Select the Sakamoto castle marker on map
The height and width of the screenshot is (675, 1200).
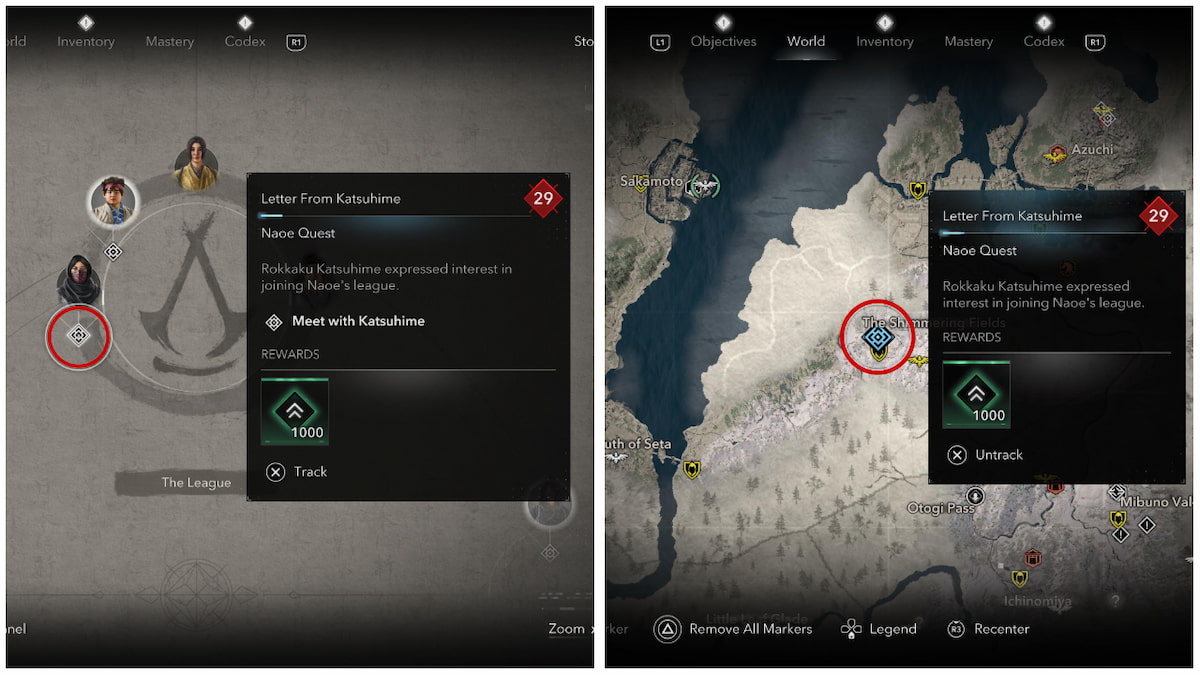[x=705, y=185]
